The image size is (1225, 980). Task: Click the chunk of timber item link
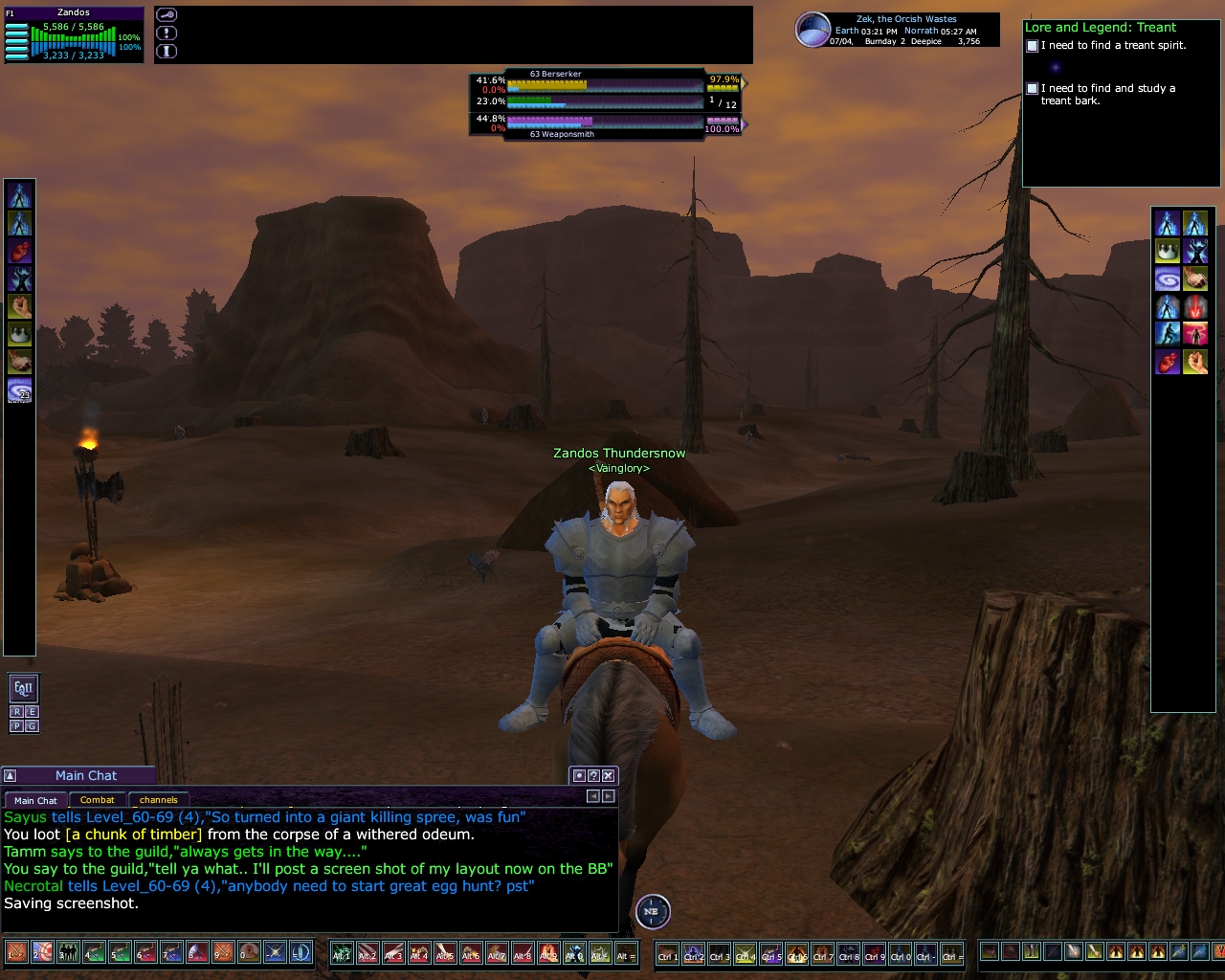(134, 835)
